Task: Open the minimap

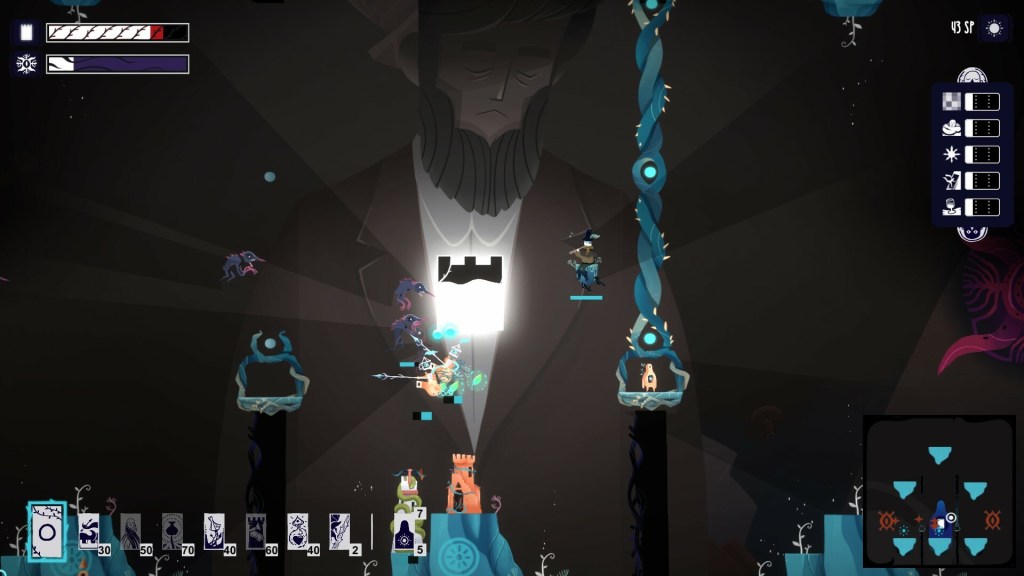Action: 939,490
